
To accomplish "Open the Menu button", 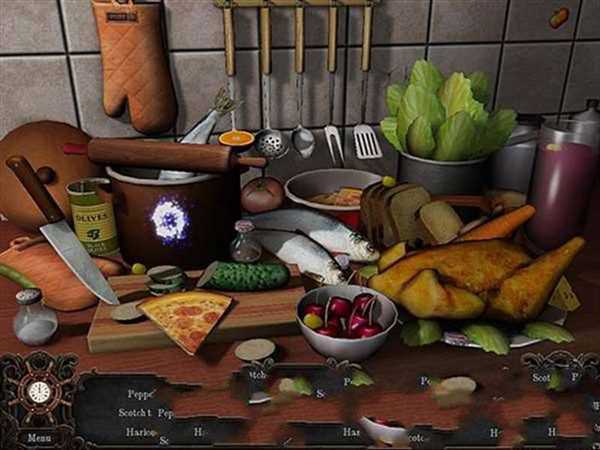I will [38, 437].
